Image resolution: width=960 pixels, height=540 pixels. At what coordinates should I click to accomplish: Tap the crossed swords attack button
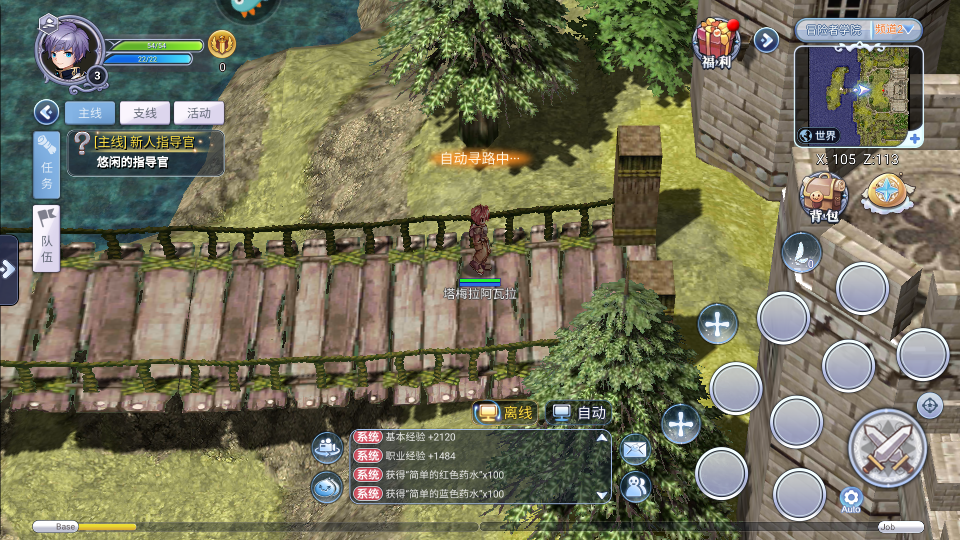pos(887,448)
